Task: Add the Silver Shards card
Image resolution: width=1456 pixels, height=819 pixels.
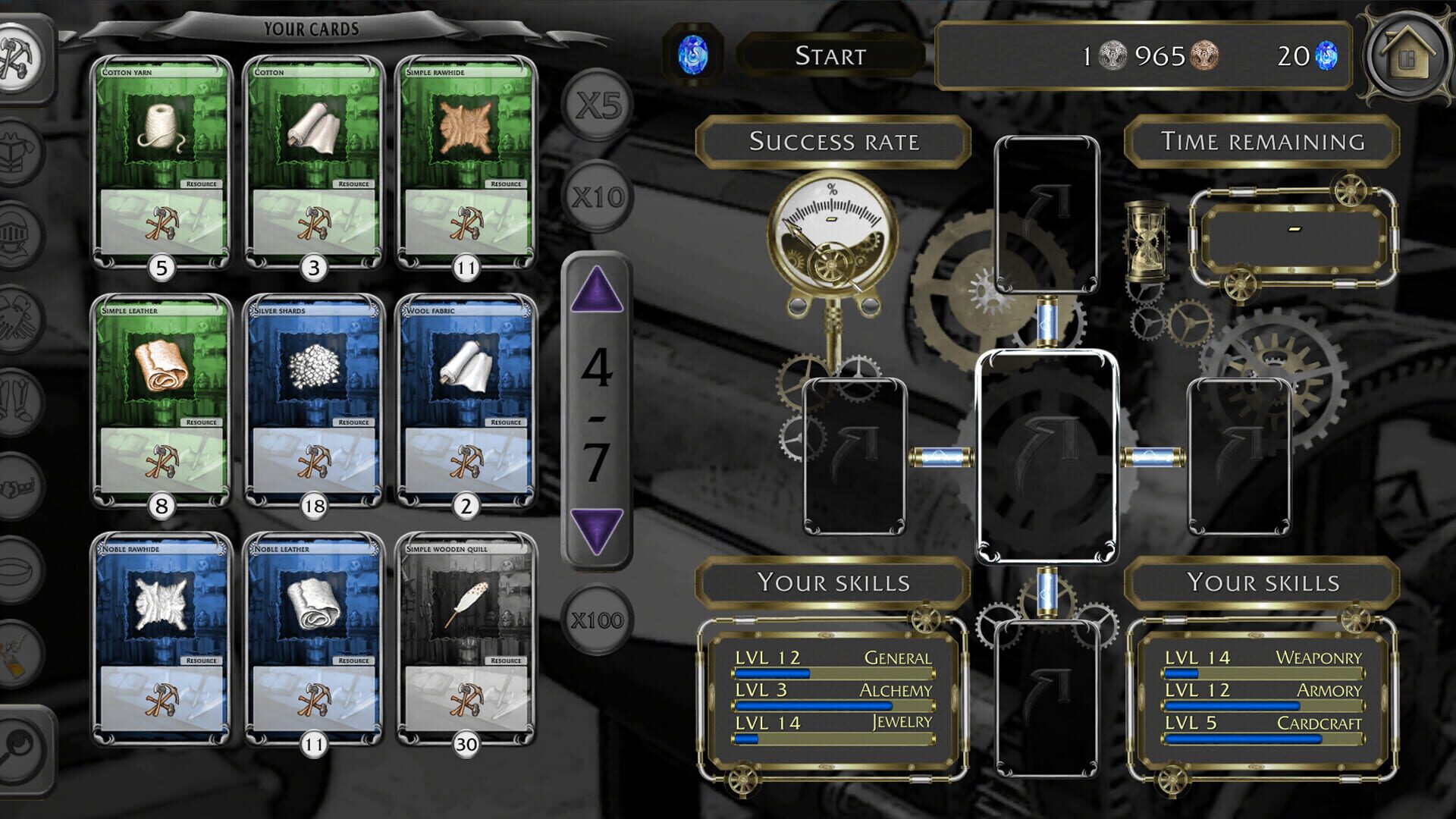Action: 313,401
